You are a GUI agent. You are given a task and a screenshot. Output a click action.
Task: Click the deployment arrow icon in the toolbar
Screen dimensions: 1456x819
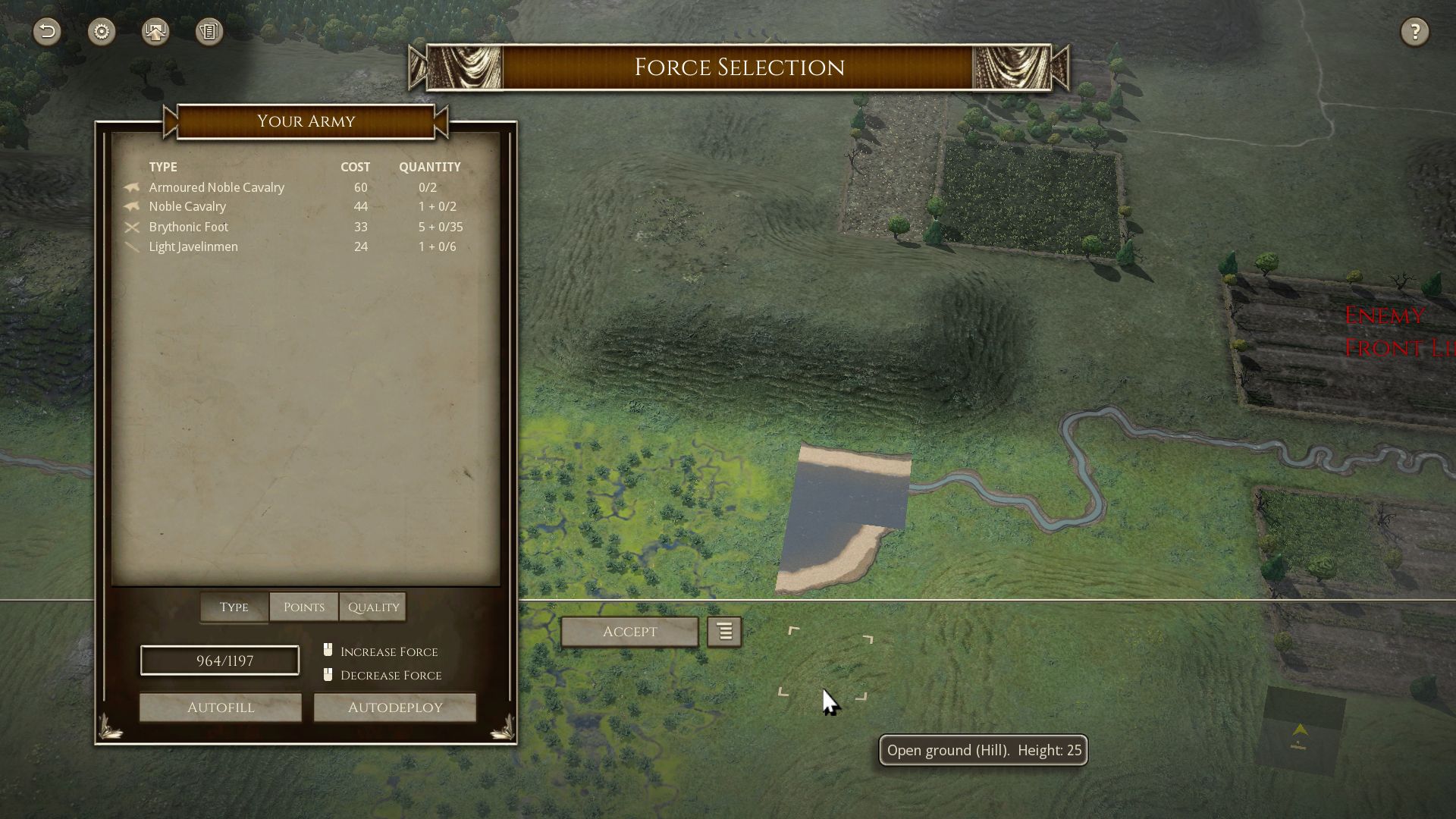pos(155,31)
